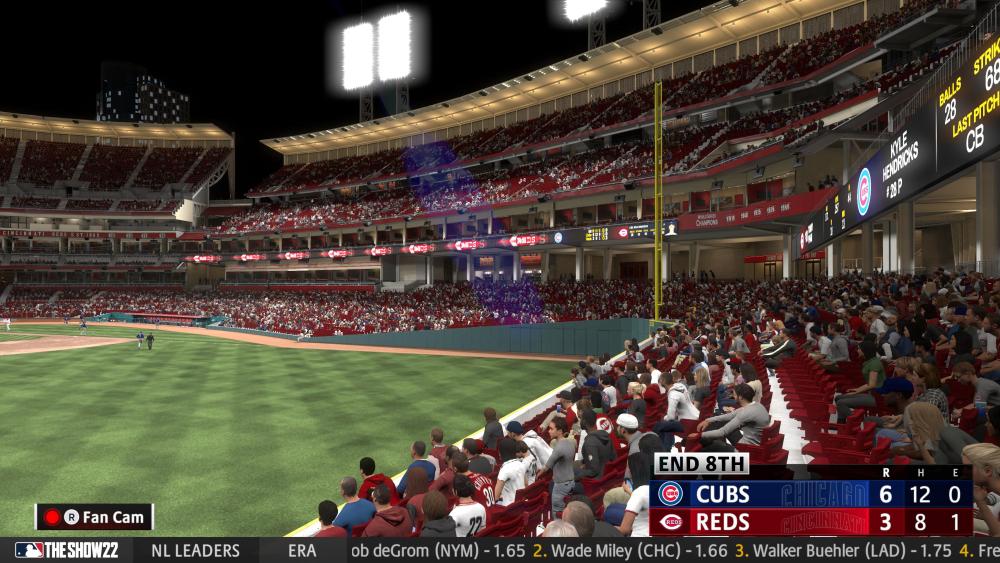Click the NL LEADERS ticker heading
This screenshot has height=563, width=1000.
tap(195, 551)
